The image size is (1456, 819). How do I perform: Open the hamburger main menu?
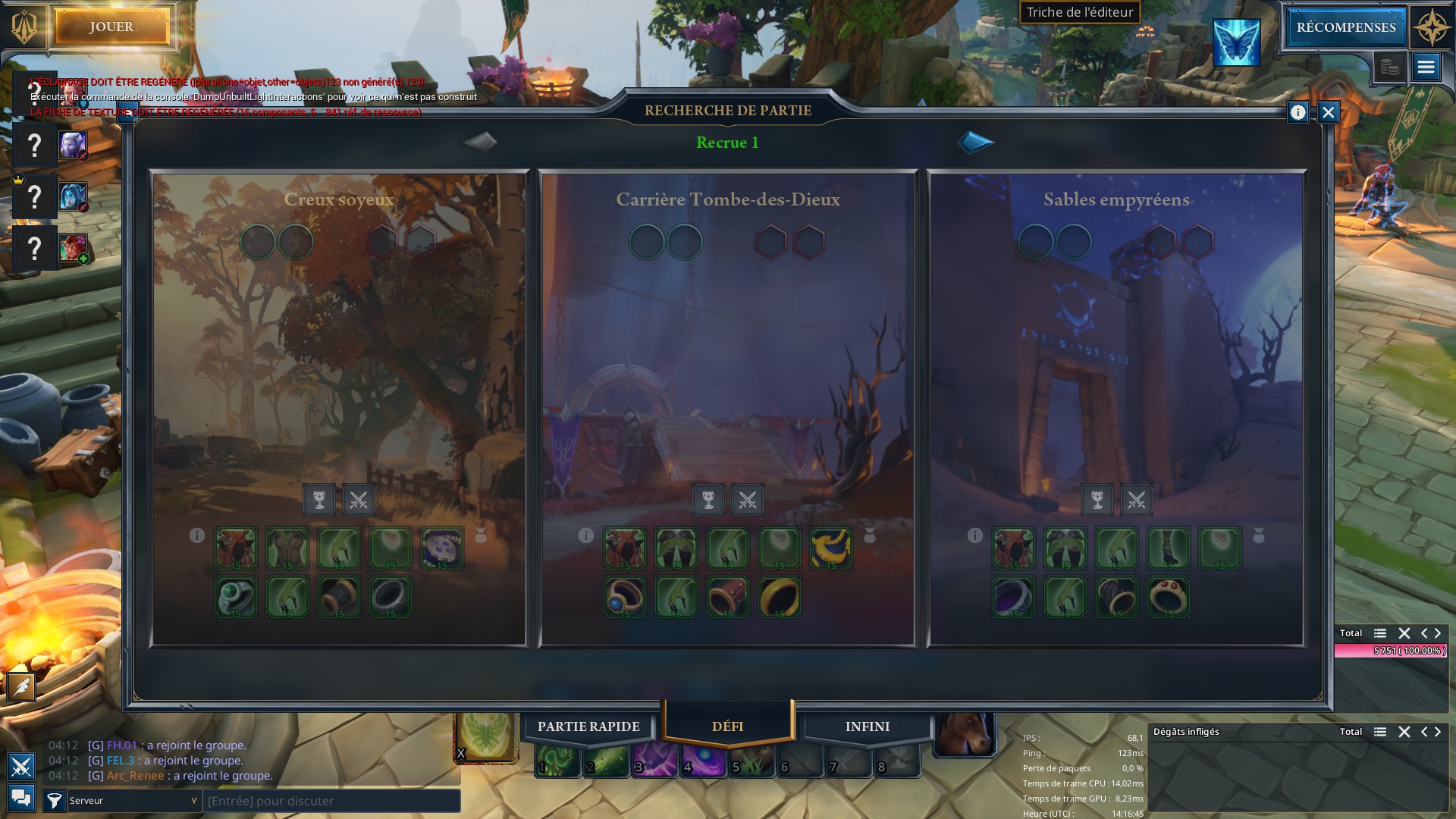[1426, 67]
